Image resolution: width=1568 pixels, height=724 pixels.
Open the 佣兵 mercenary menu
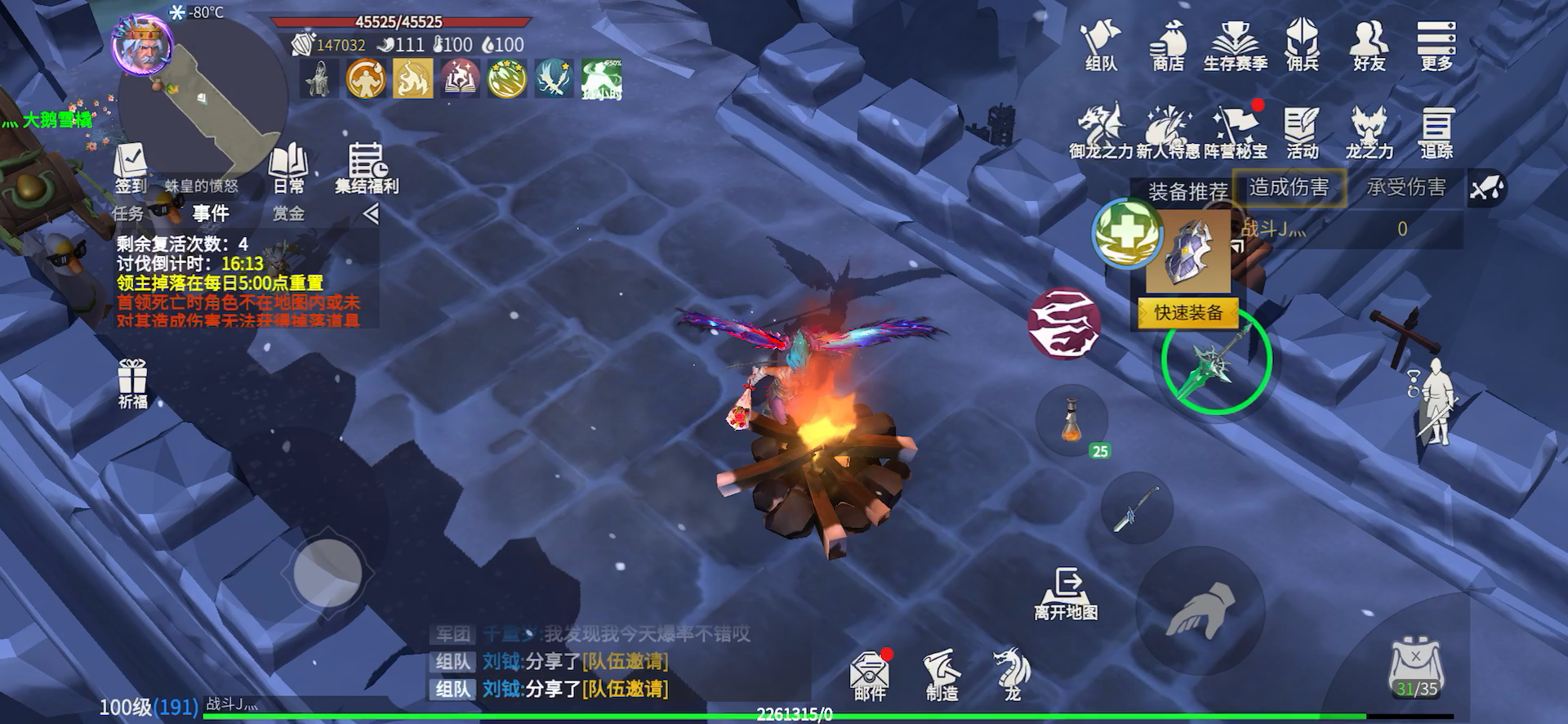click(x=1302, y=47)
